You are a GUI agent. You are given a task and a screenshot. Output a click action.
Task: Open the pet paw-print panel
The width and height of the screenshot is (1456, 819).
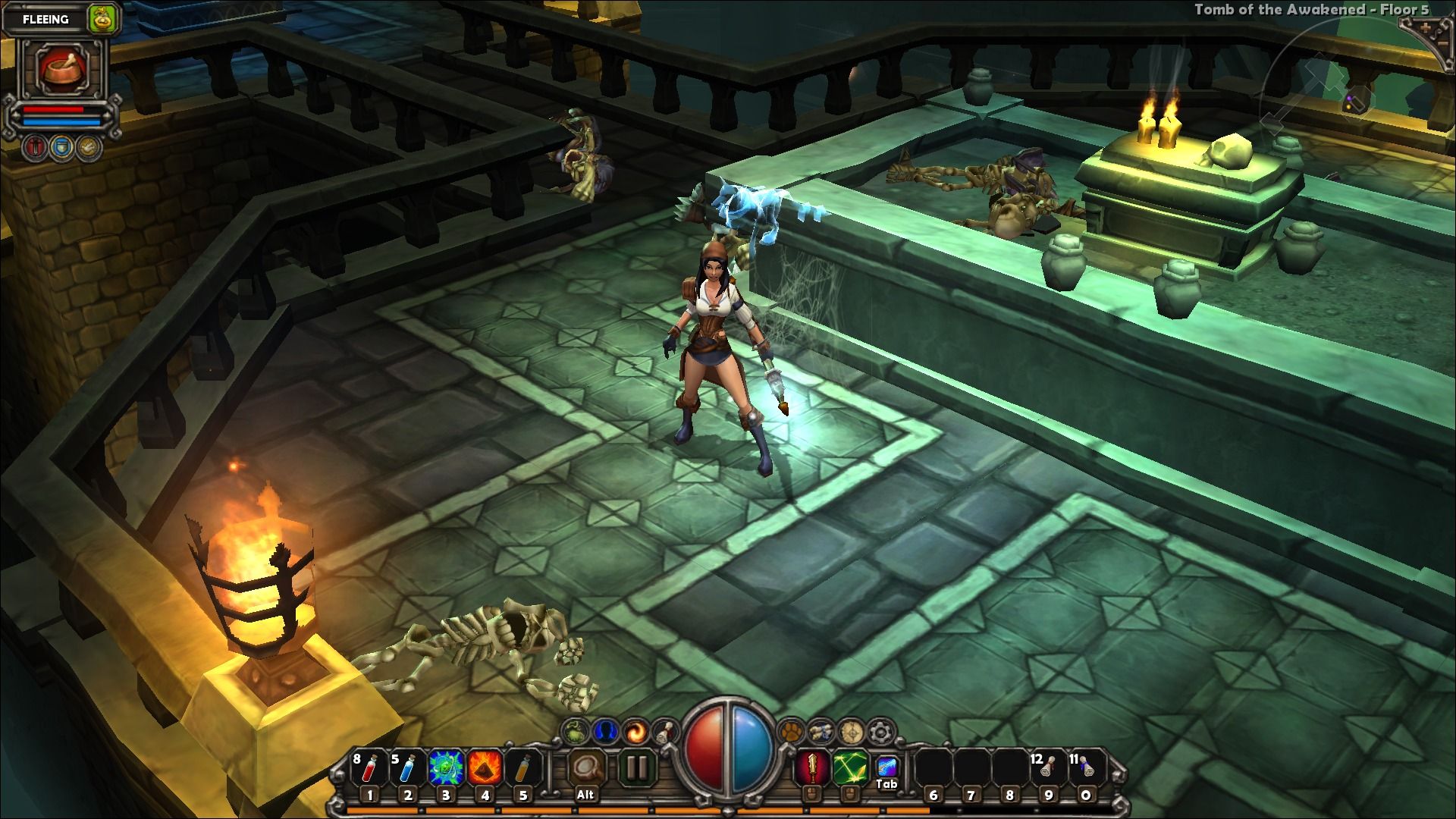[x=791, y=732]
